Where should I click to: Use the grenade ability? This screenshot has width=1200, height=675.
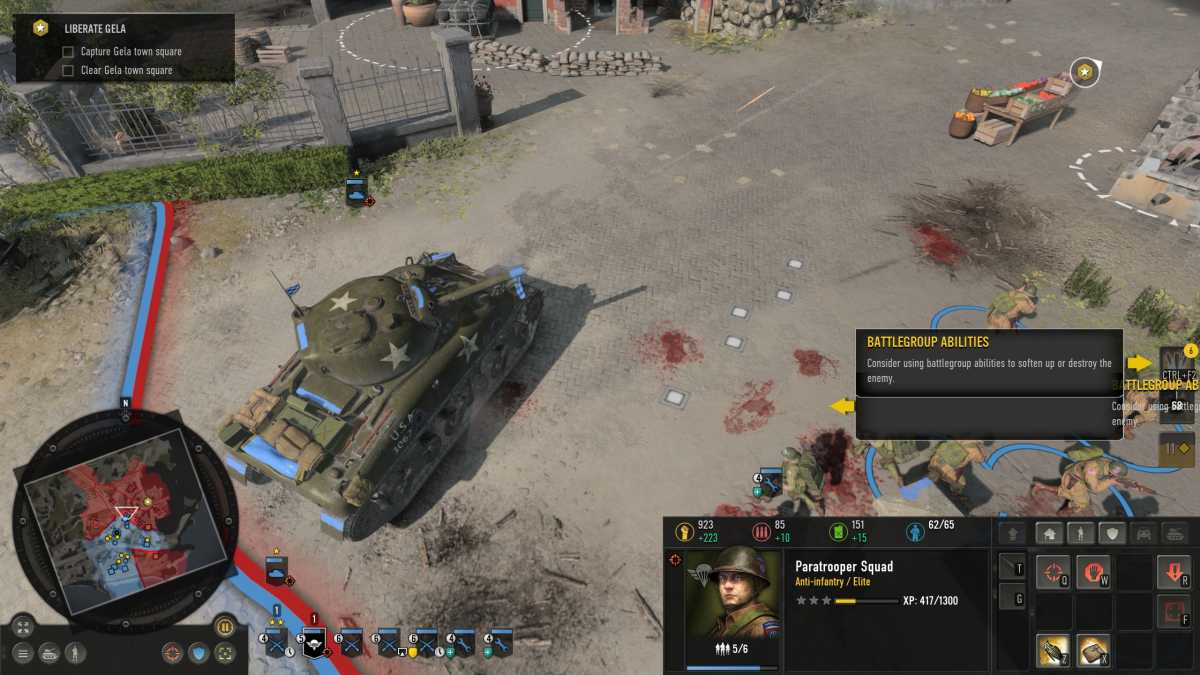click(1052, 650)
